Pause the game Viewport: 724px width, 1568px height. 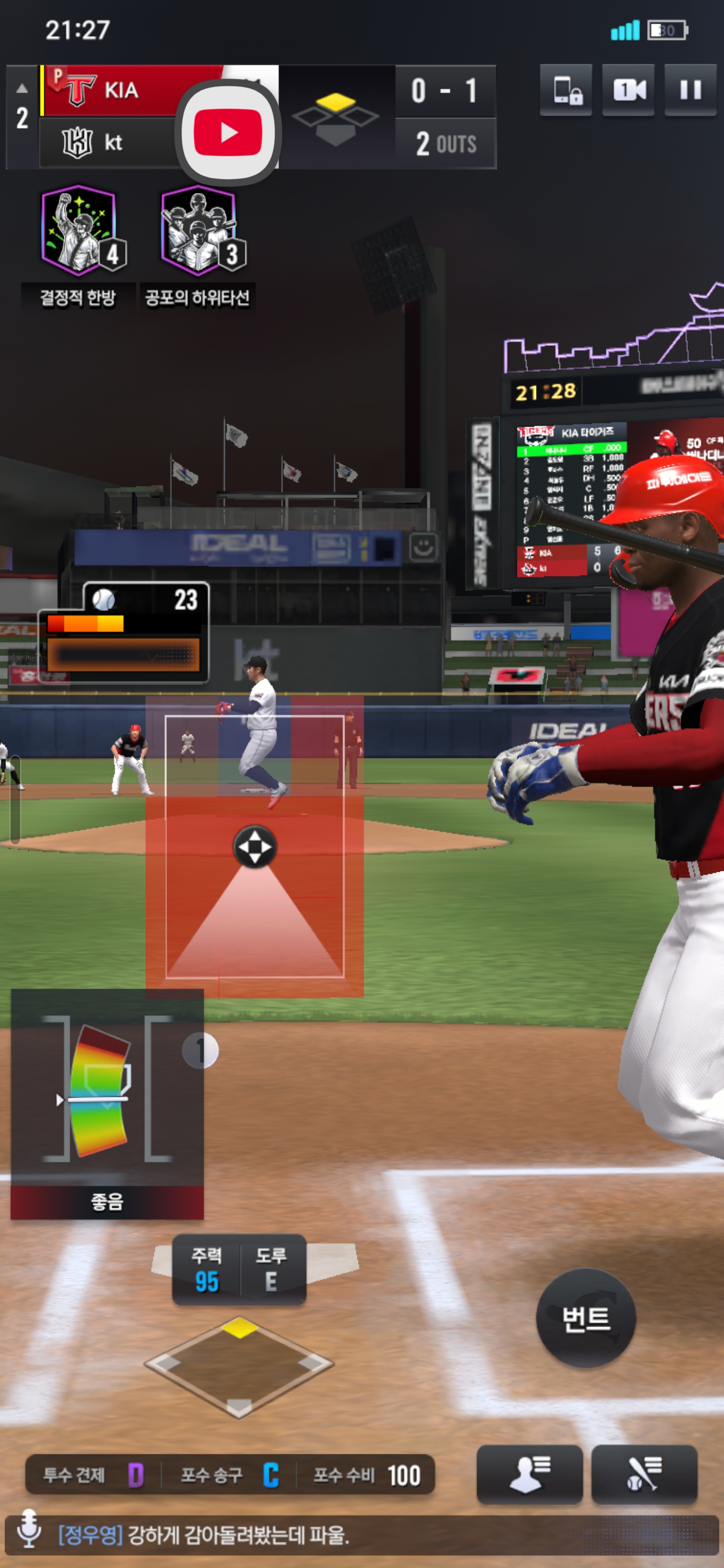pyautogui.click(x=690, y=90)
